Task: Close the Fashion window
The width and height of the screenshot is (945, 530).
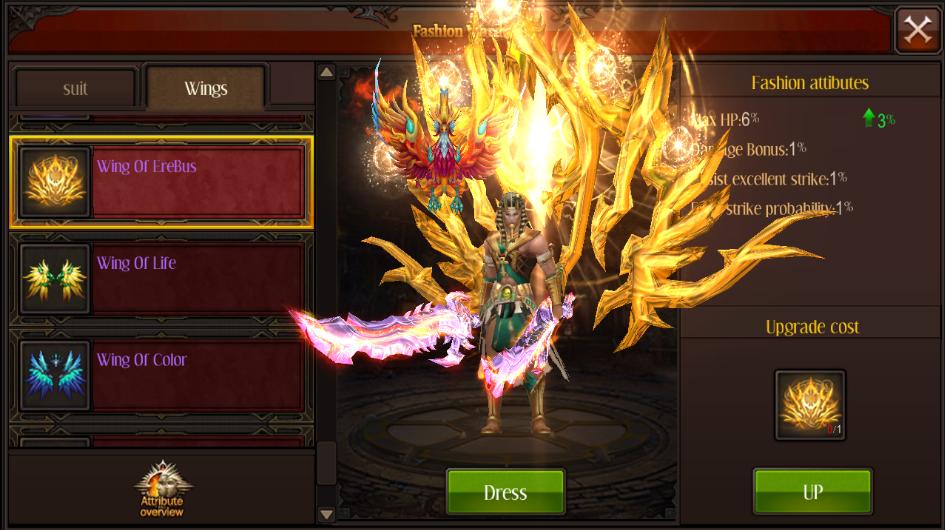Action: click(917, 30)
